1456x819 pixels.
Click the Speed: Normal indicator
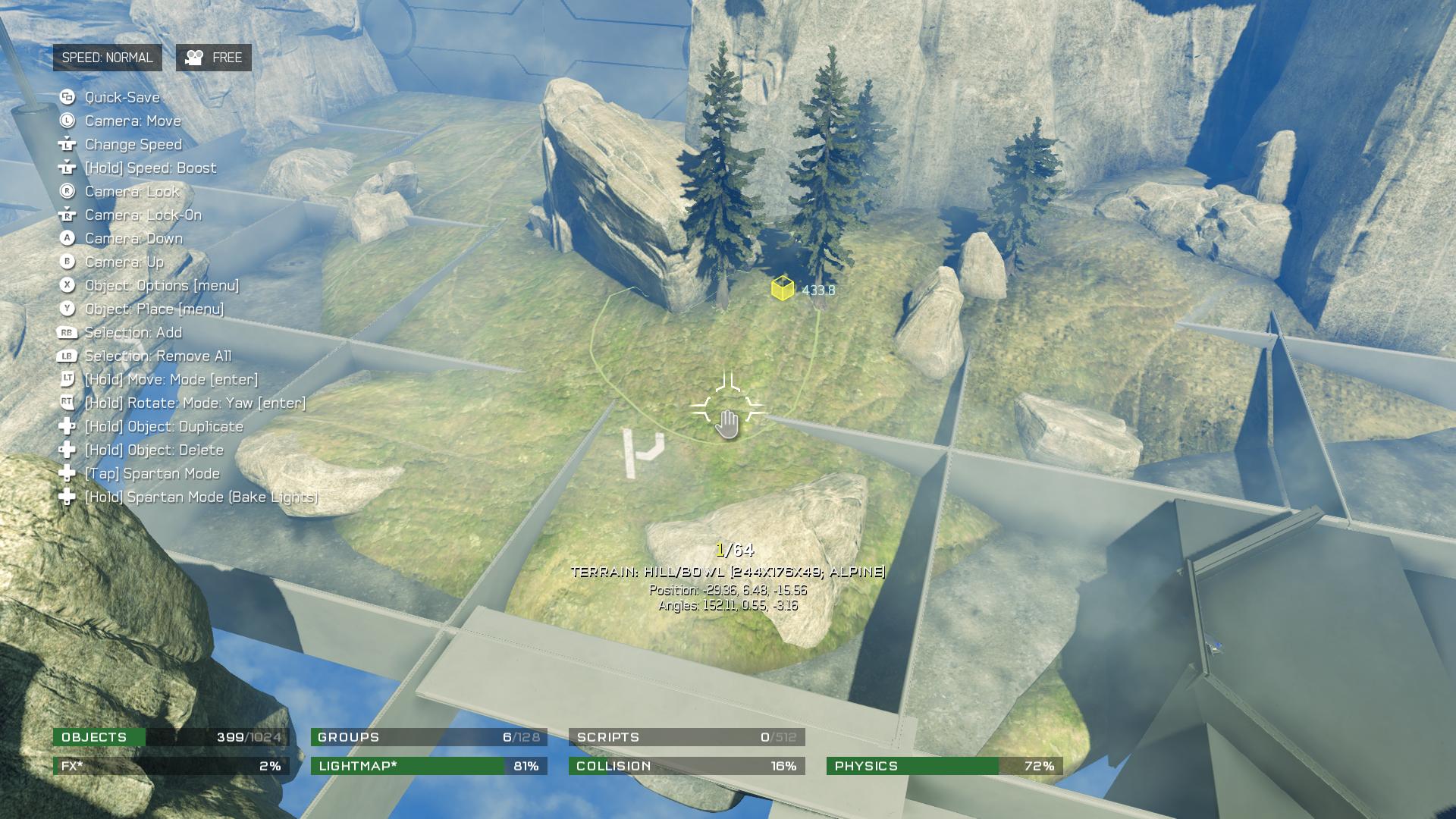[x=107, y=58]
